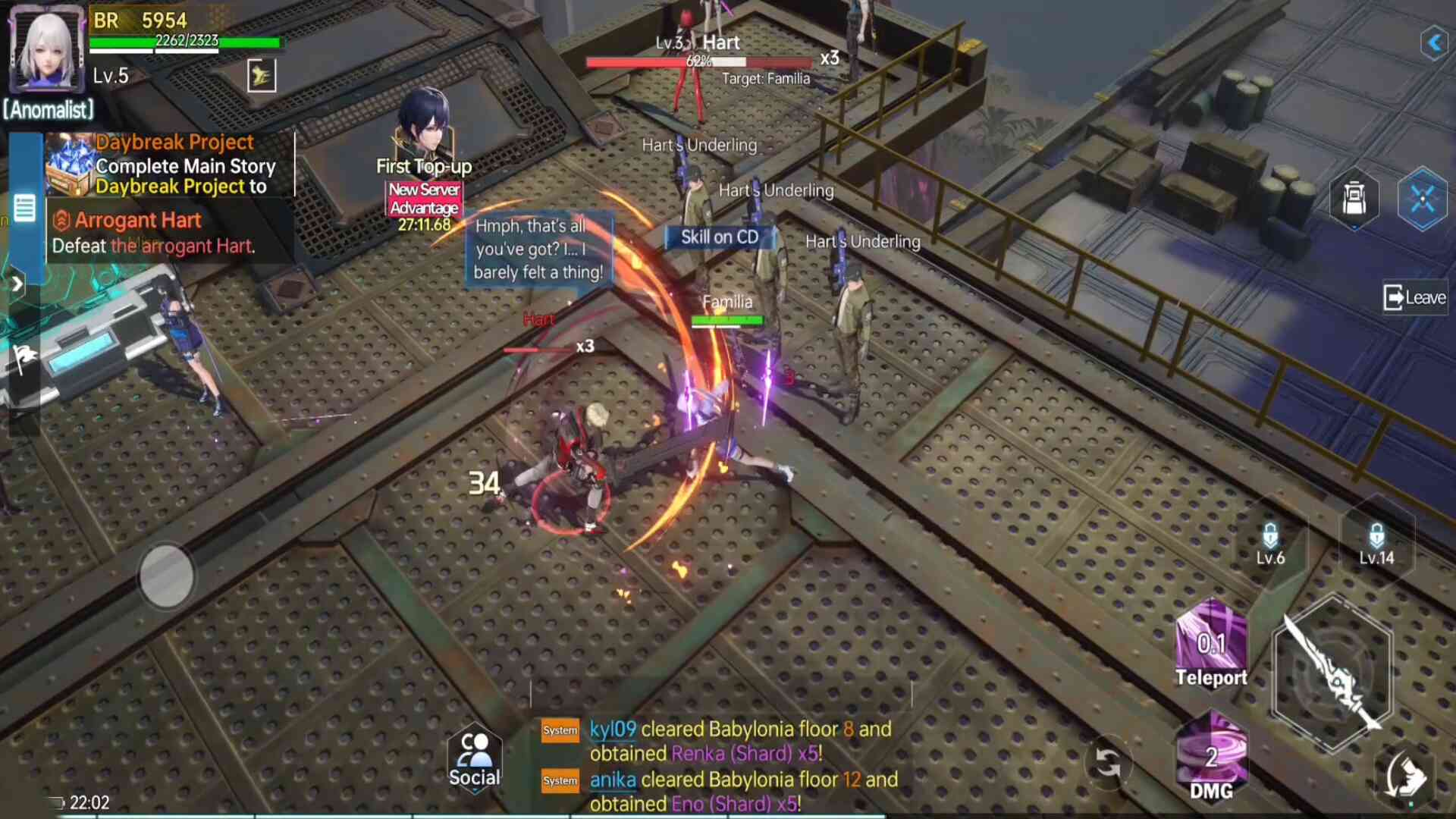Tap the dodge dash button
This screenshot has width=1456, height=819.
click(x=1405, y=777)
